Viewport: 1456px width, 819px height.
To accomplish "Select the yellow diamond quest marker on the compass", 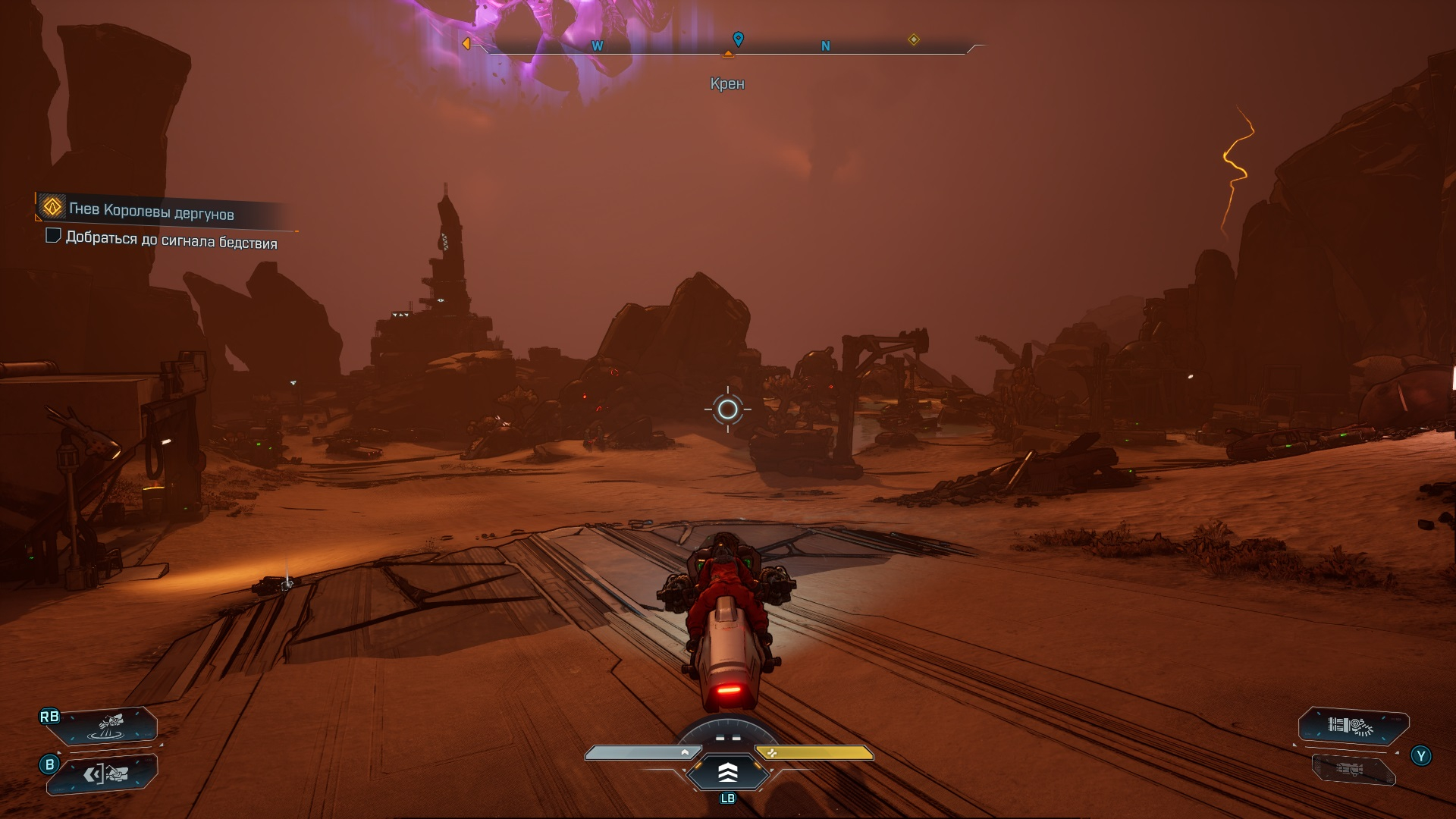I will pos(914,39).
